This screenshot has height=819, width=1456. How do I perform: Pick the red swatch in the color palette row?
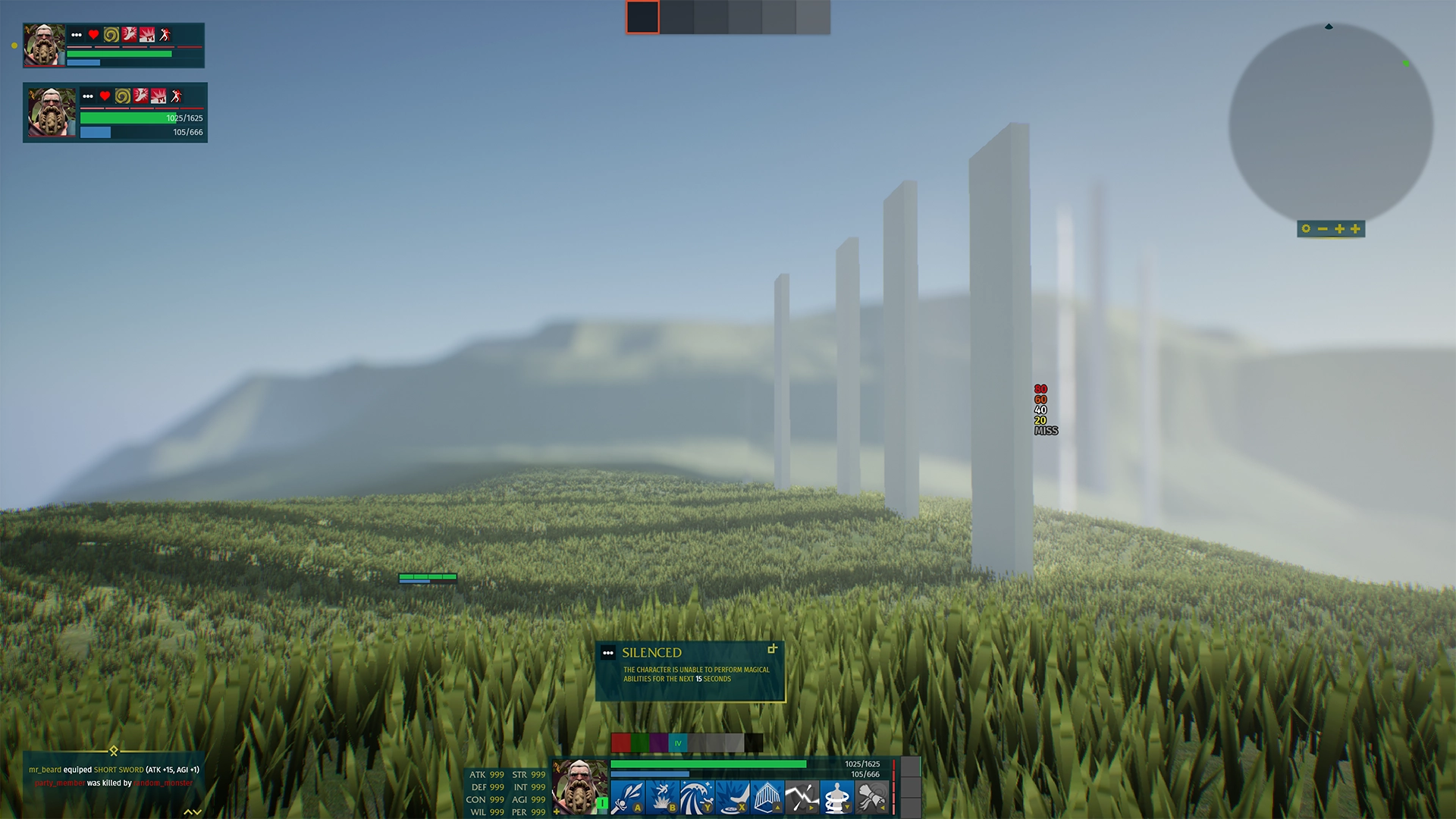point(620,742)
